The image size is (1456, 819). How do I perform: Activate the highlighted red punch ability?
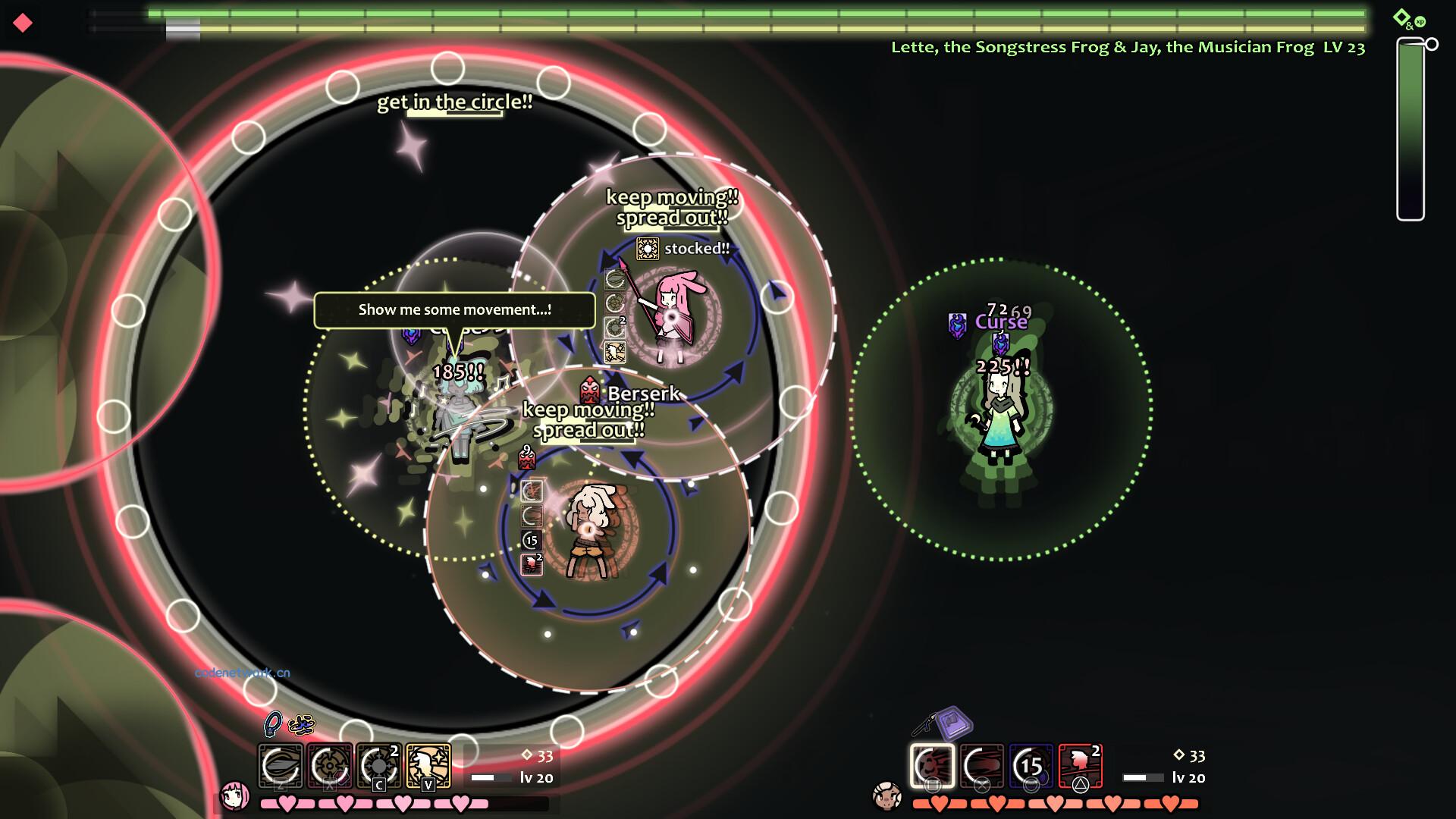click(932, 765)
